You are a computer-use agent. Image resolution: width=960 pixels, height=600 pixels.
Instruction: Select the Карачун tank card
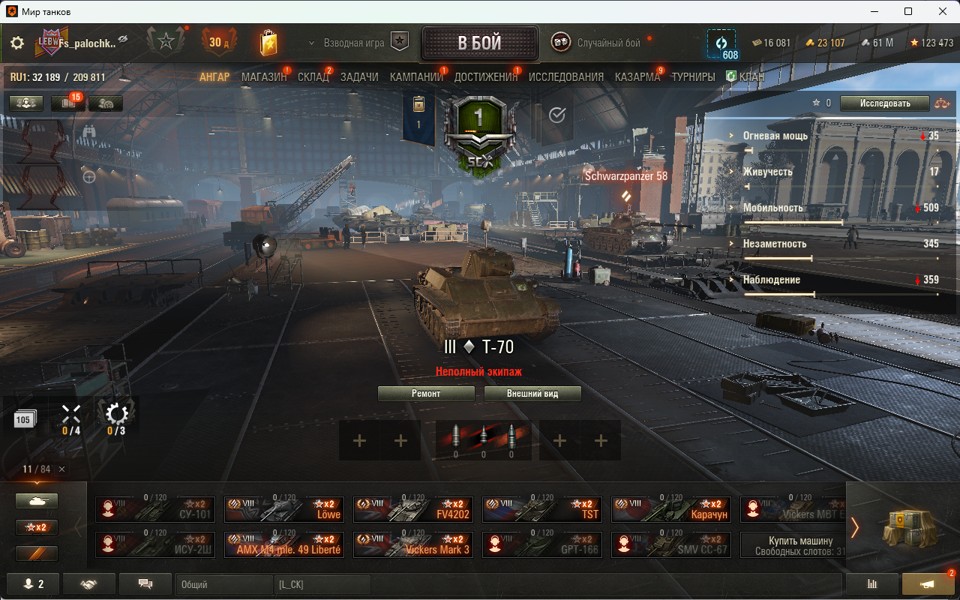671,509
